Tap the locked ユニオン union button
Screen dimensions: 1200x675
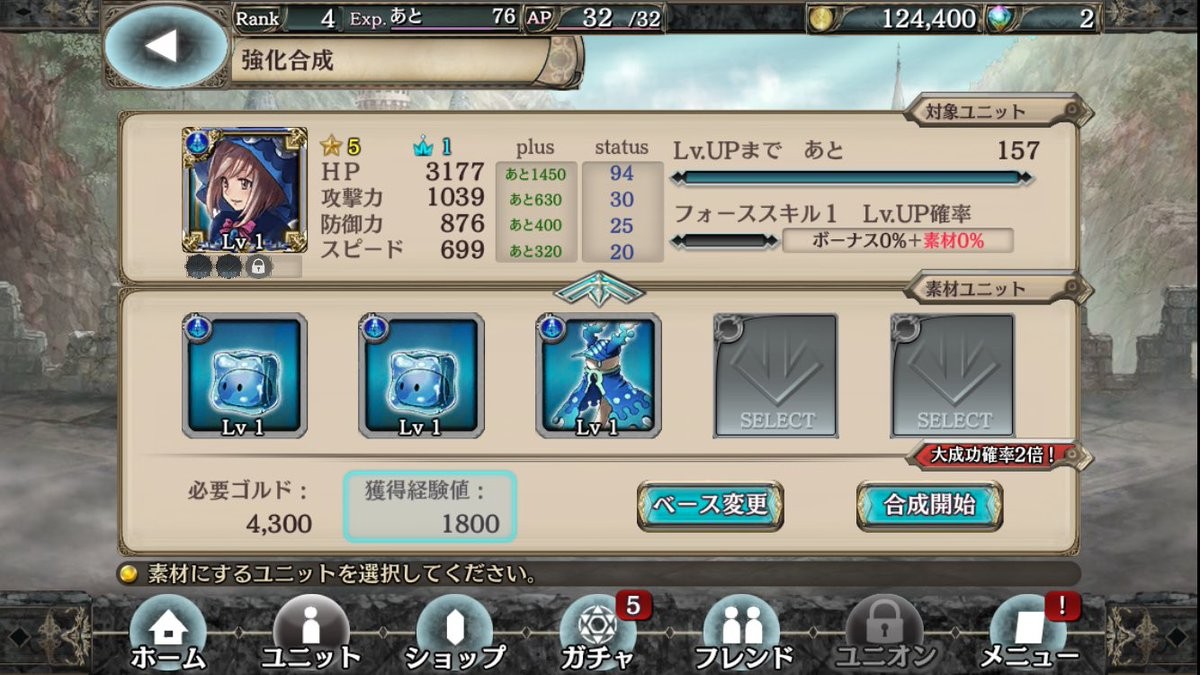[x=885, y=634]
